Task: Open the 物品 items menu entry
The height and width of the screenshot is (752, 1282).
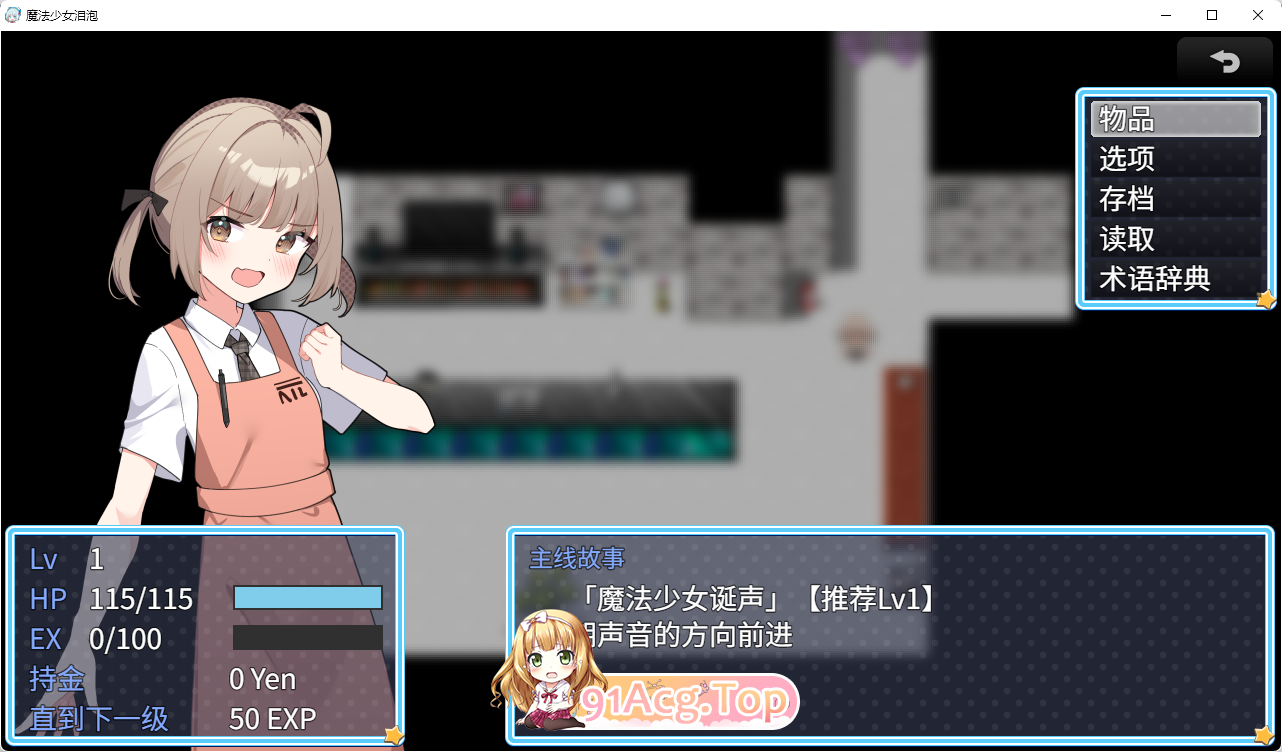Action: click(1174, 118)
